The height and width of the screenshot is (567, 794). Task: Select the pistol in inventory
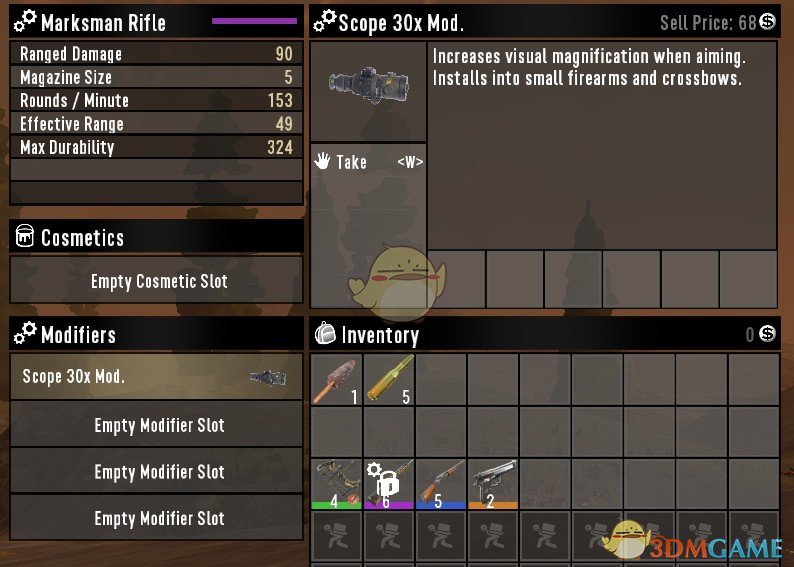click(x=492, y=483)
